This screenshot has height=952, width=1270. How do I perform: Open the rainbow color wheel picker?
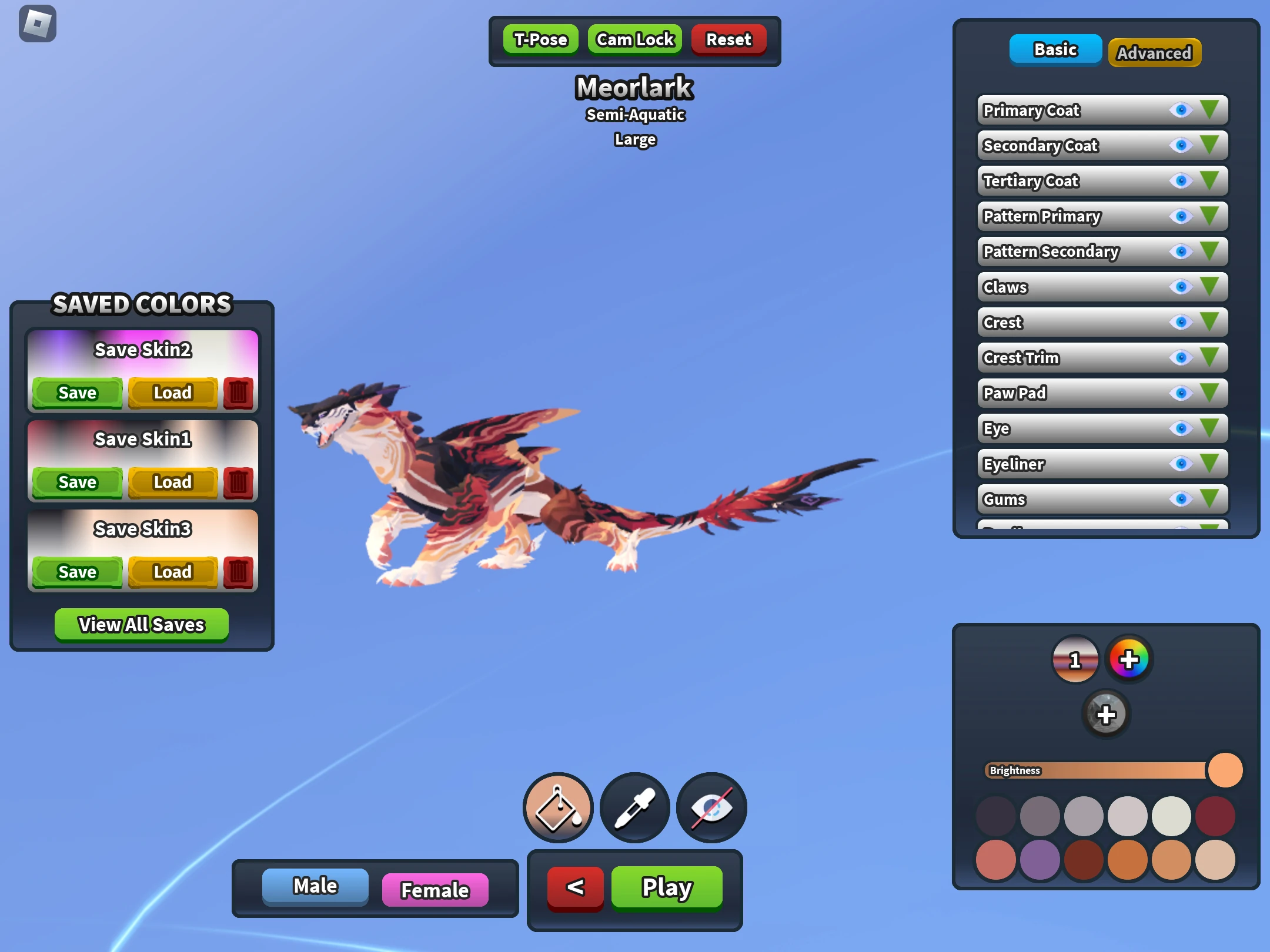coord(1129,659)
